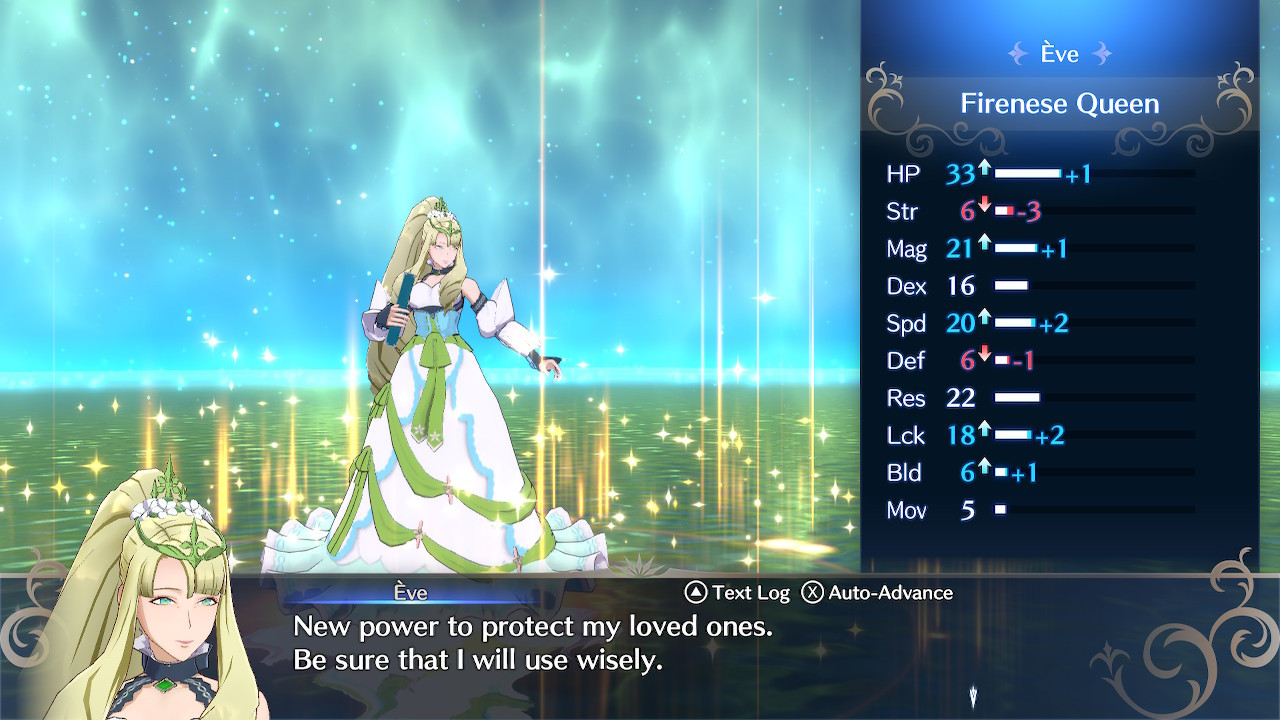Click the Ève name banner above the dialogue
1280x720 pixels.
411,592
